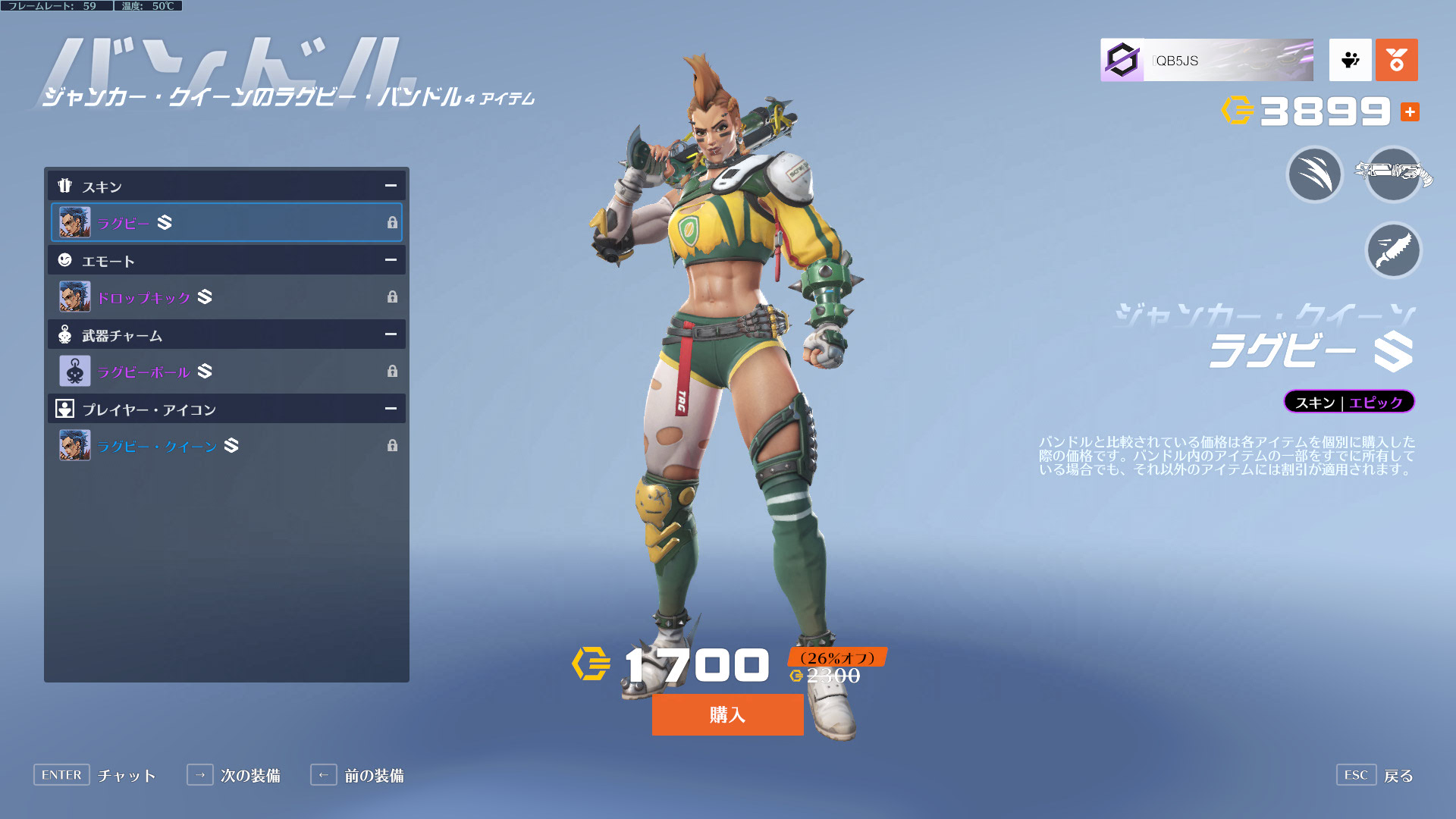This screenshot has height=819, width=1456.
Task: Pick the ラグビー・クイーン player icon row
Action: 226,445
